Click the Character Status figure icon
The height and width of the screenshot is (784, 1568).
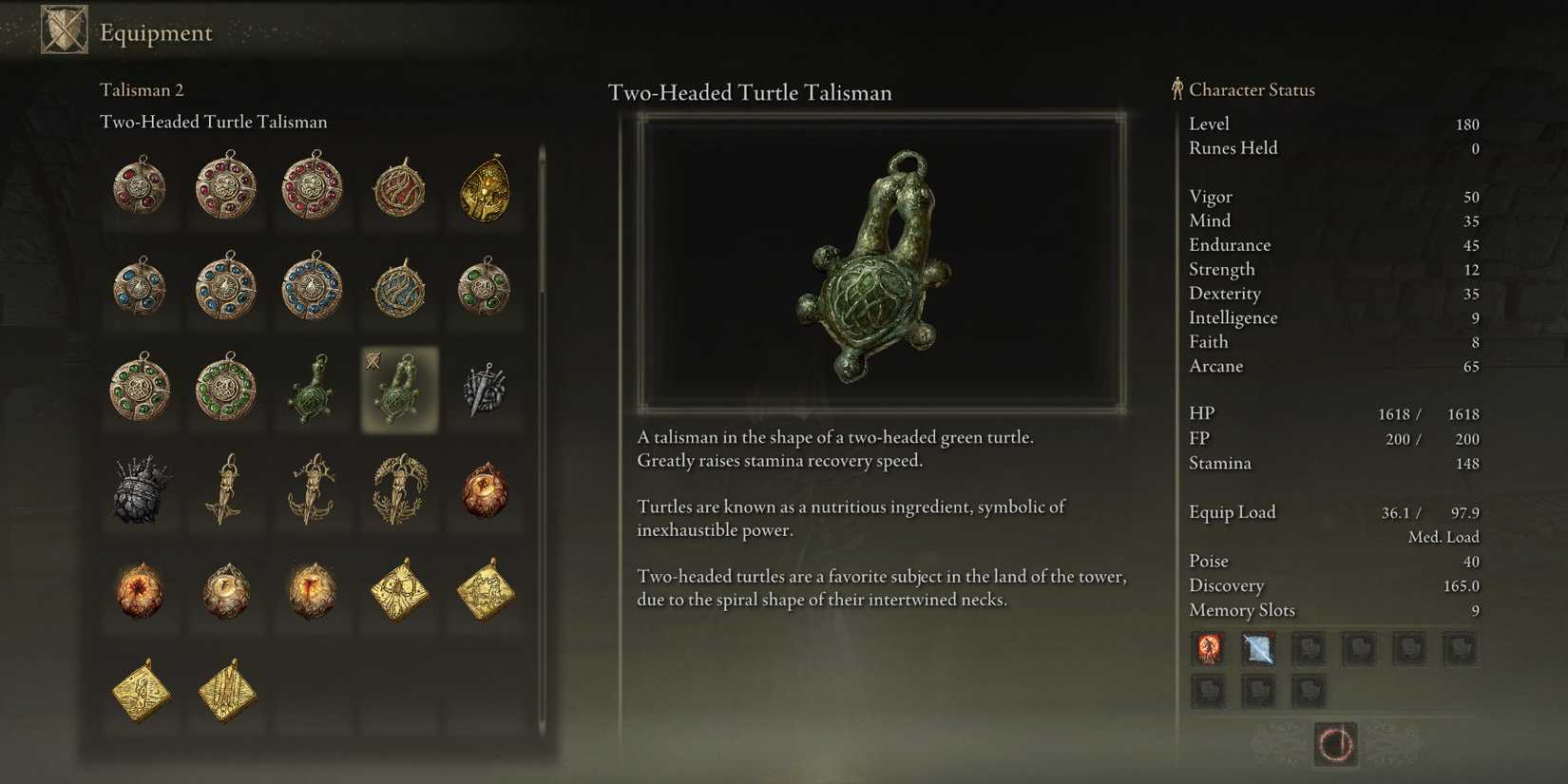click(x=1176, y=88)
